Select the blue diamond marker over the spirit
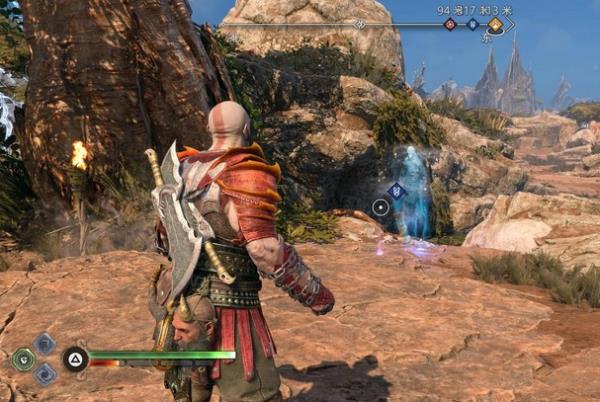600x402 pixels. pyautogui.click(x=397, y=190)
